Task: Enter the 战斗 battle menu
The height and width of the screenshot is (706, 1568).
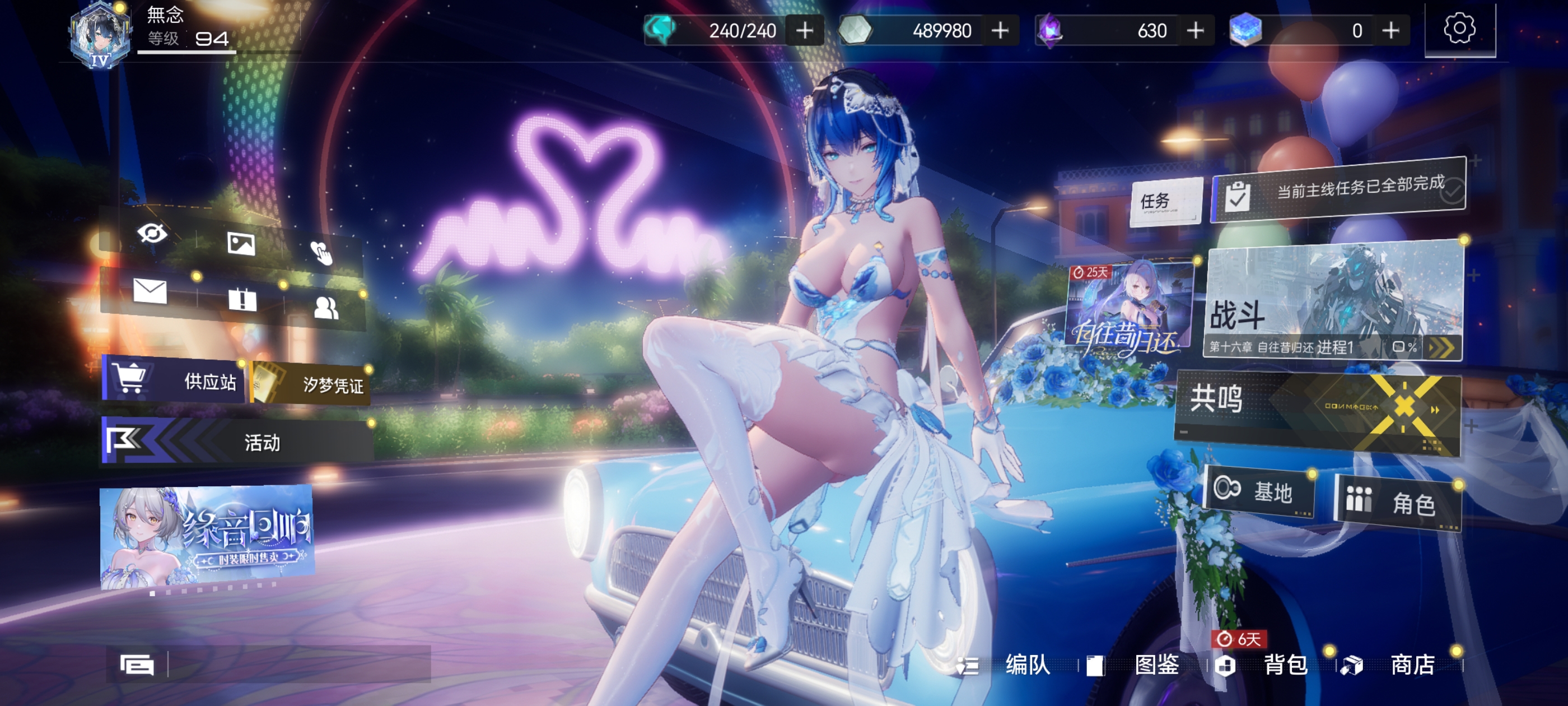Action: (1333, 305)
